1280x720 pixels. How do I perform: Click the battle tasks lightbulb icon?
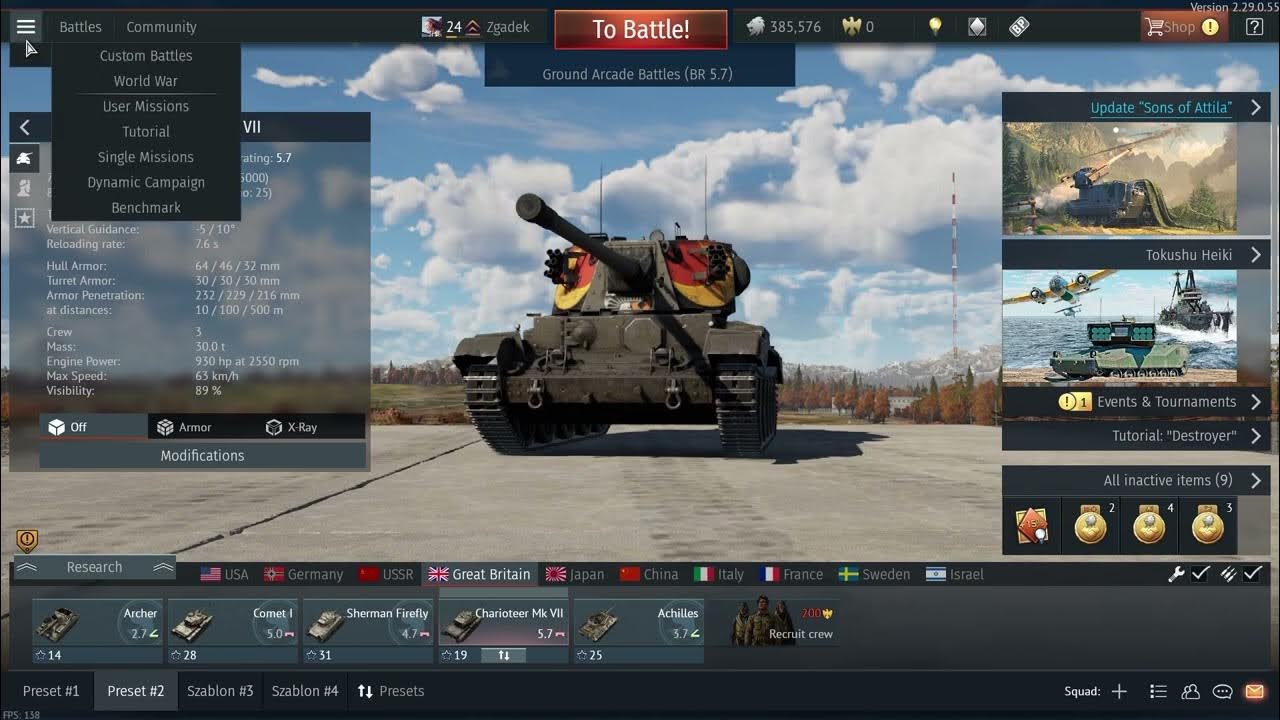click(935, 26)
